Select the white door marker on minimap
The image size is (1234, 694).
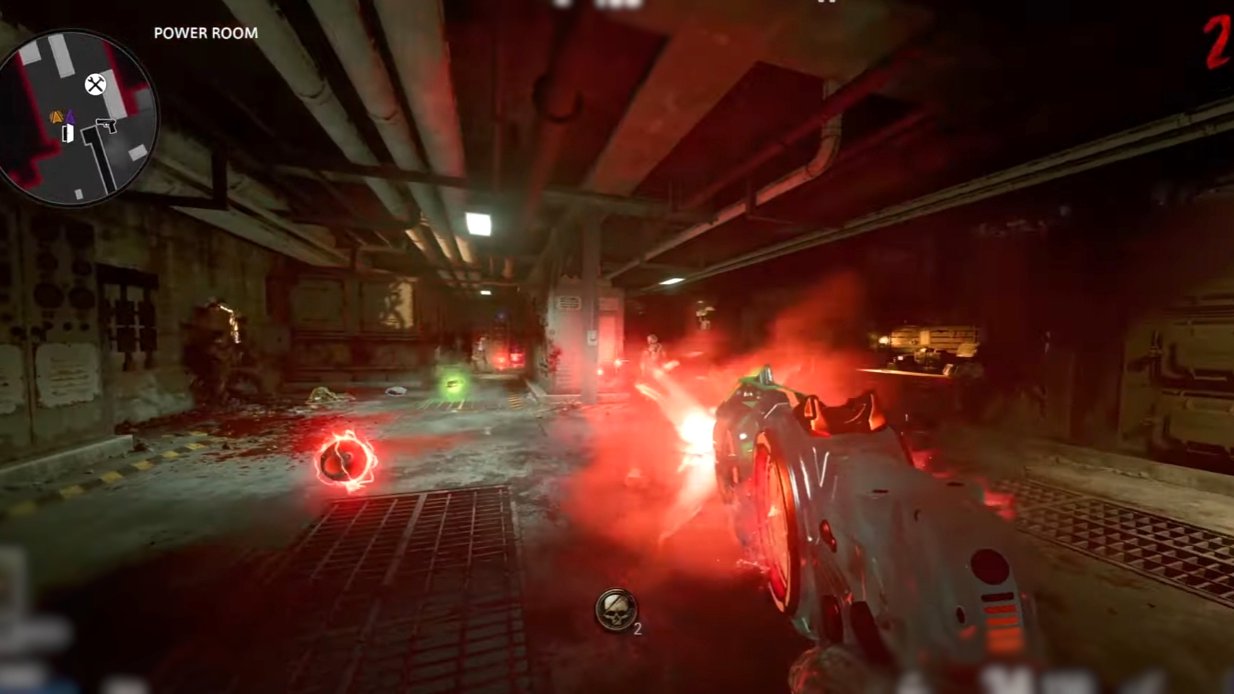coord(68,133)
